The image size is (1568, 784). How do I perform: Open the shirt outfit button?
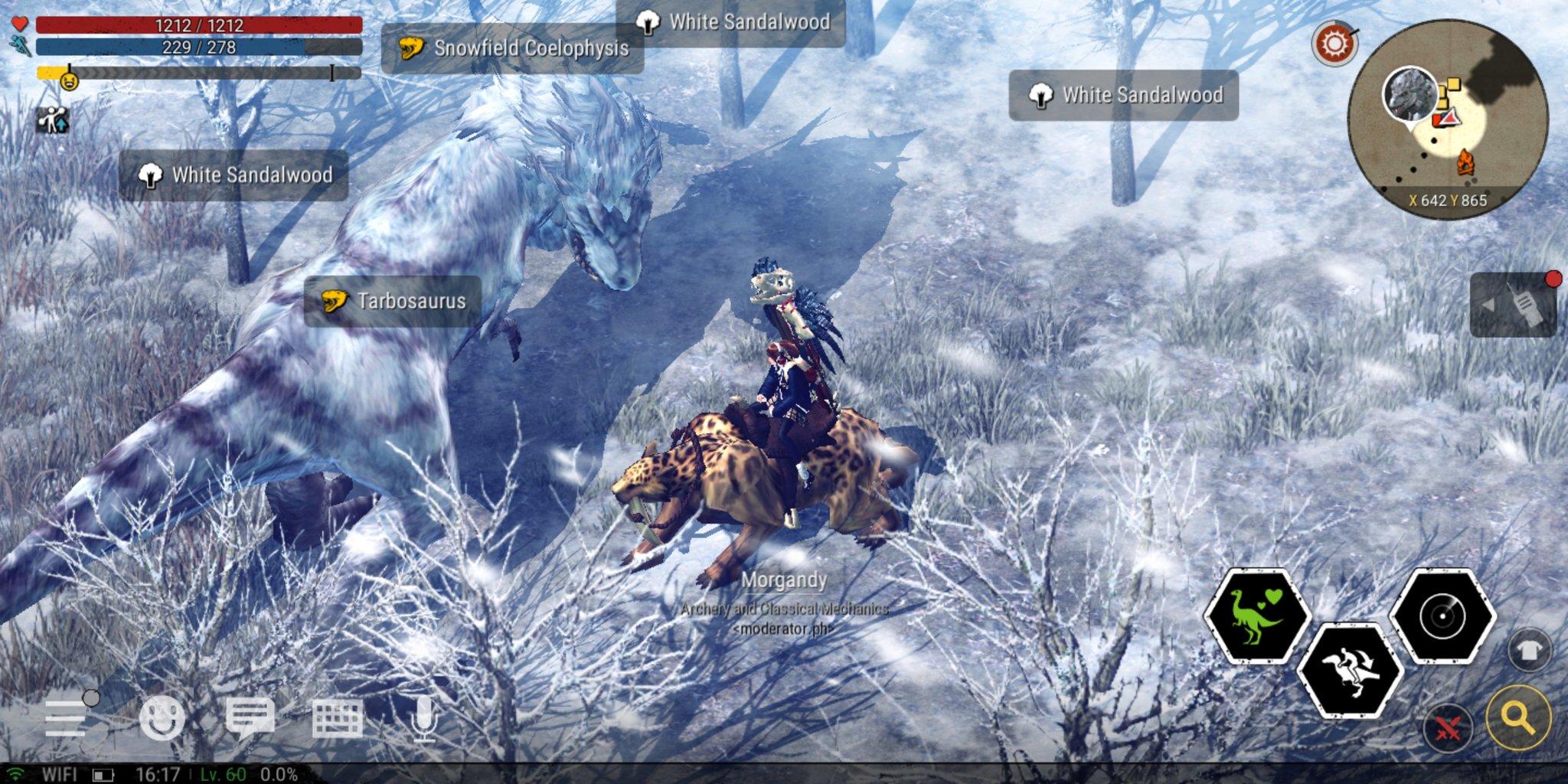click(1529, 651)
